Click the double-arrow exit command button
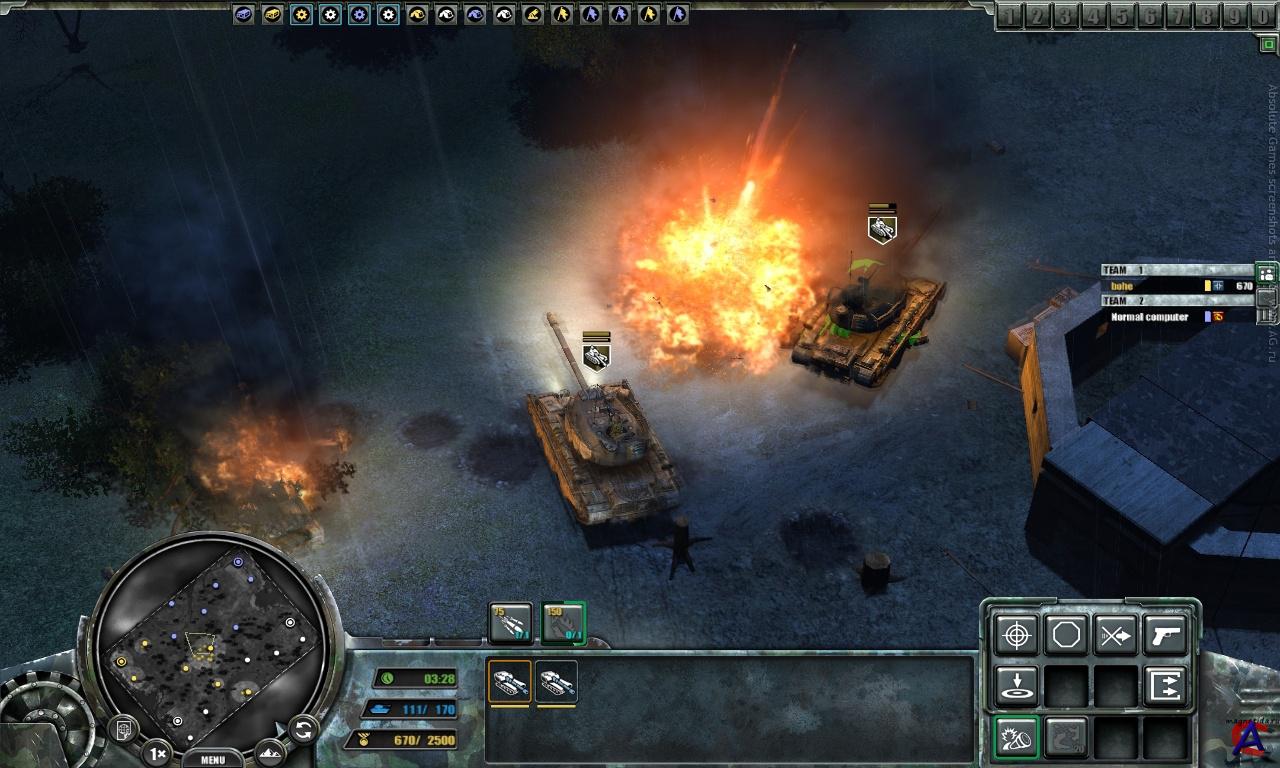This screenshot has width=1280, height=768. (x=1165, y=686)
